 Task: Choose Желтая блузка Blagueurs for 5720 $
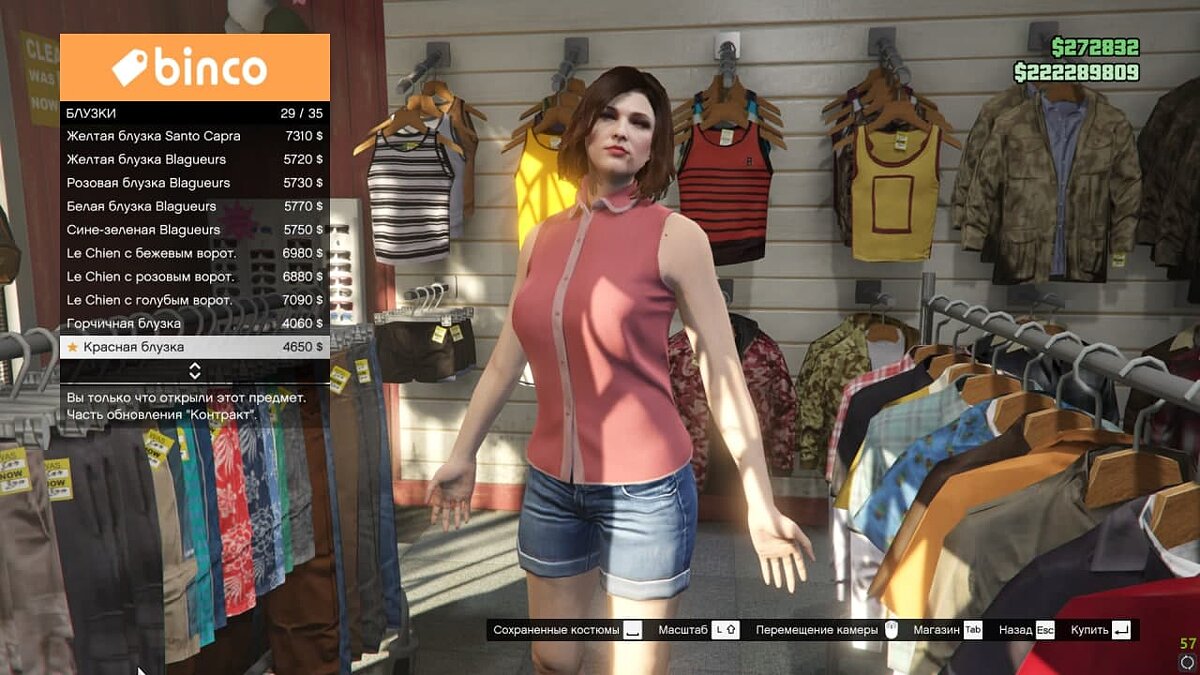pos(195,160)
